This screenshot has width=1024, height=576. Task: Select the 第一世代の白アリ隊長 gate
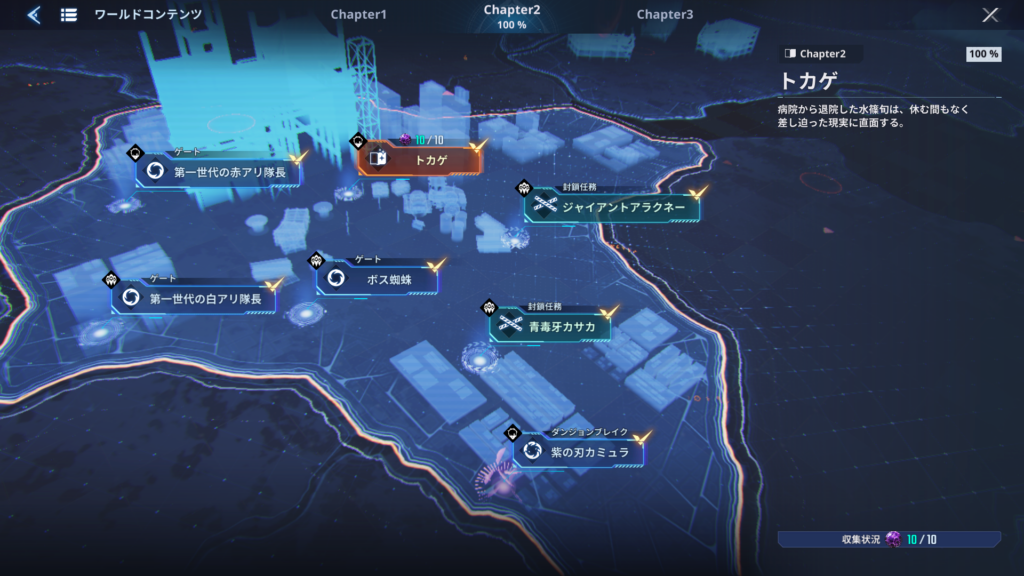pyautogui.click(x=194, y=298)
